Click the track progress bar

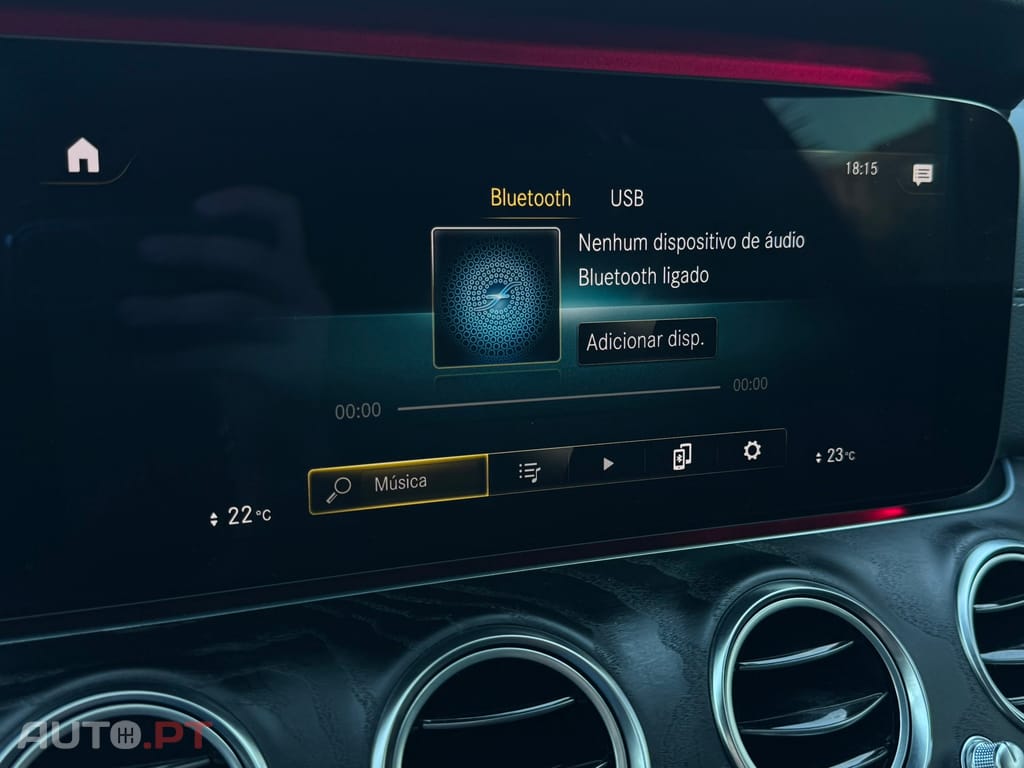[558, 397]
